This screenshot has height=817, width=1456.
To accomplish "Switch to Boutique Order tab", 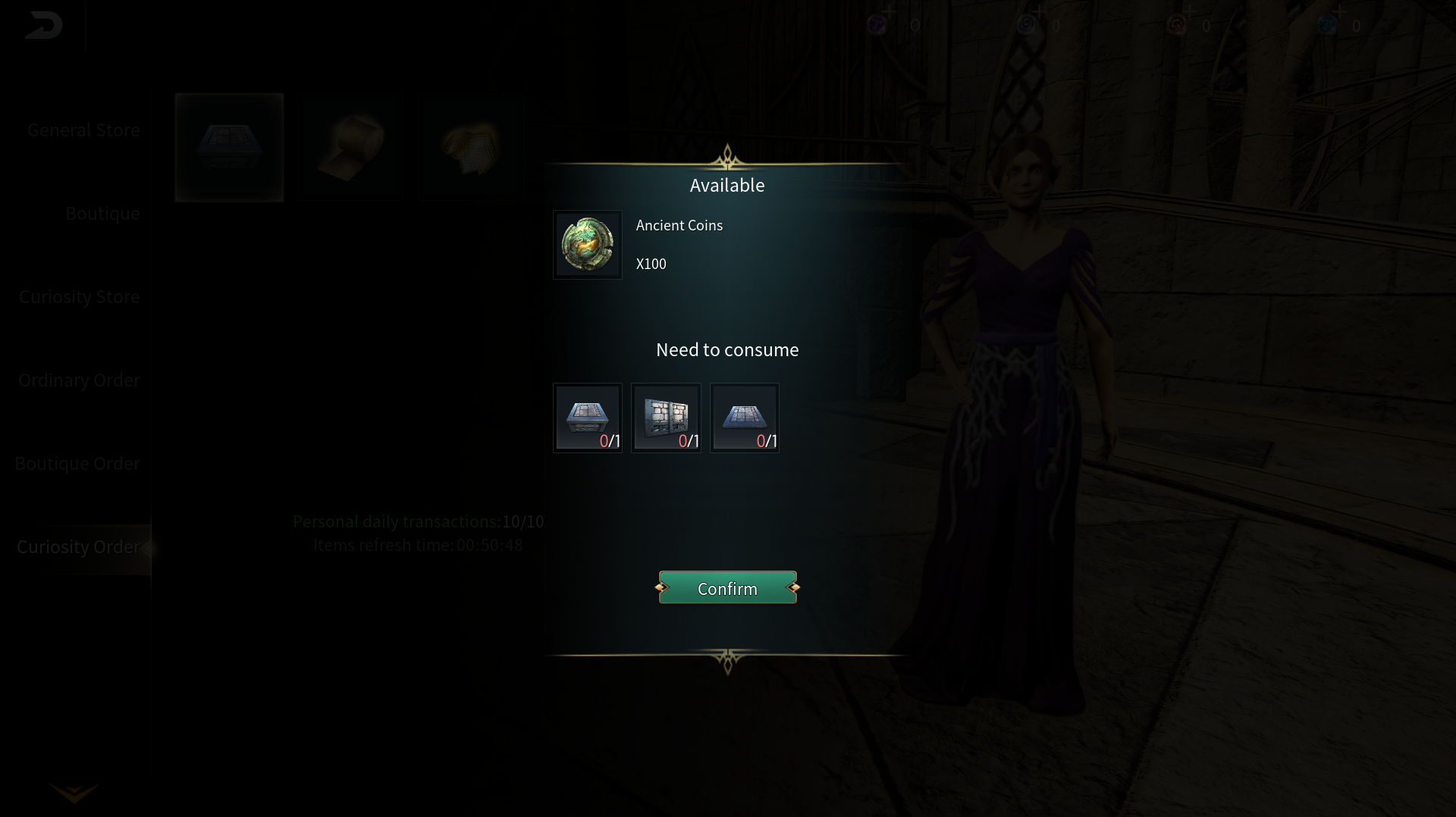I will [x=77, y=464].
